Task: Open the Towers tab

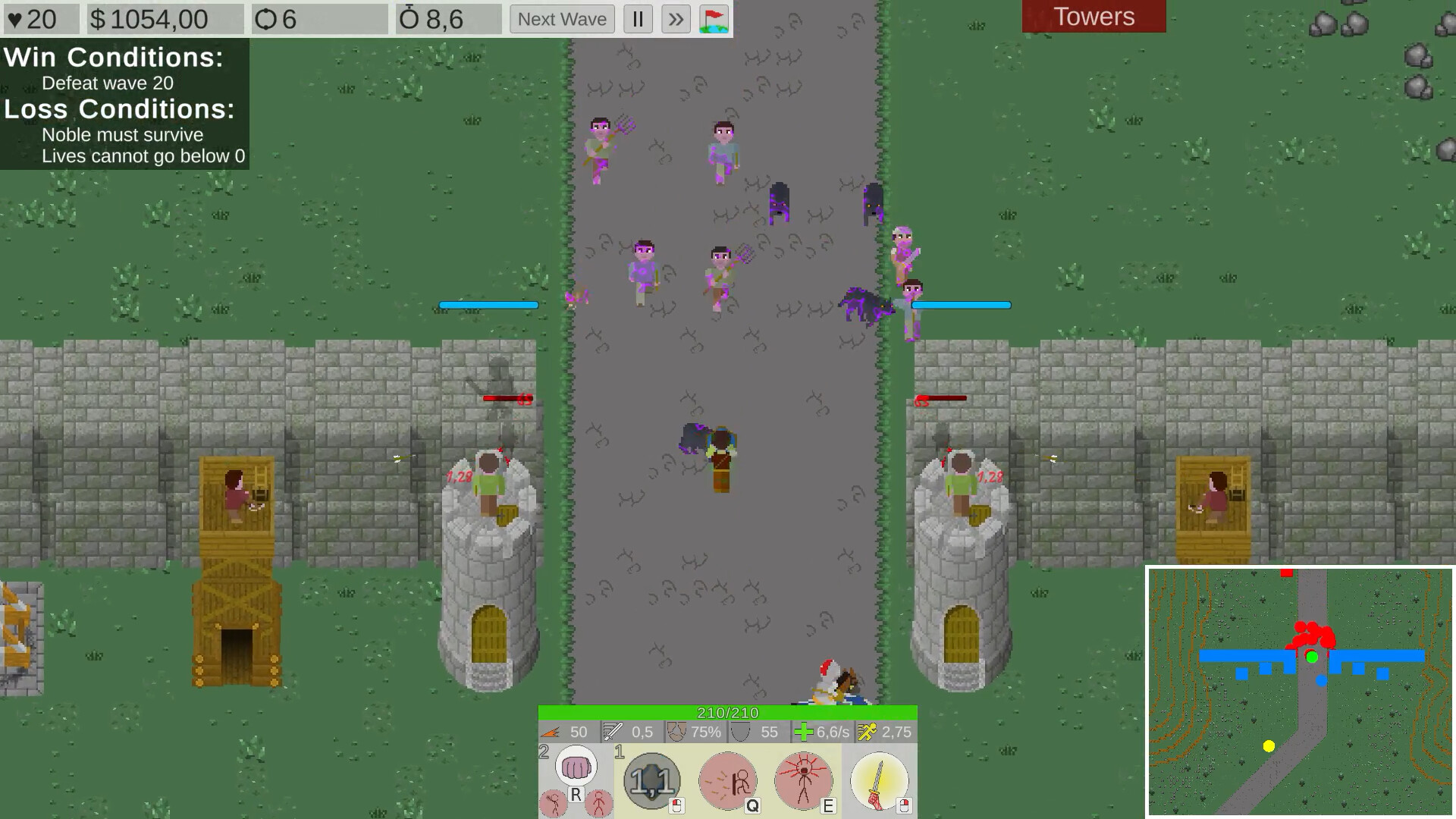Action: point(1094,17)
